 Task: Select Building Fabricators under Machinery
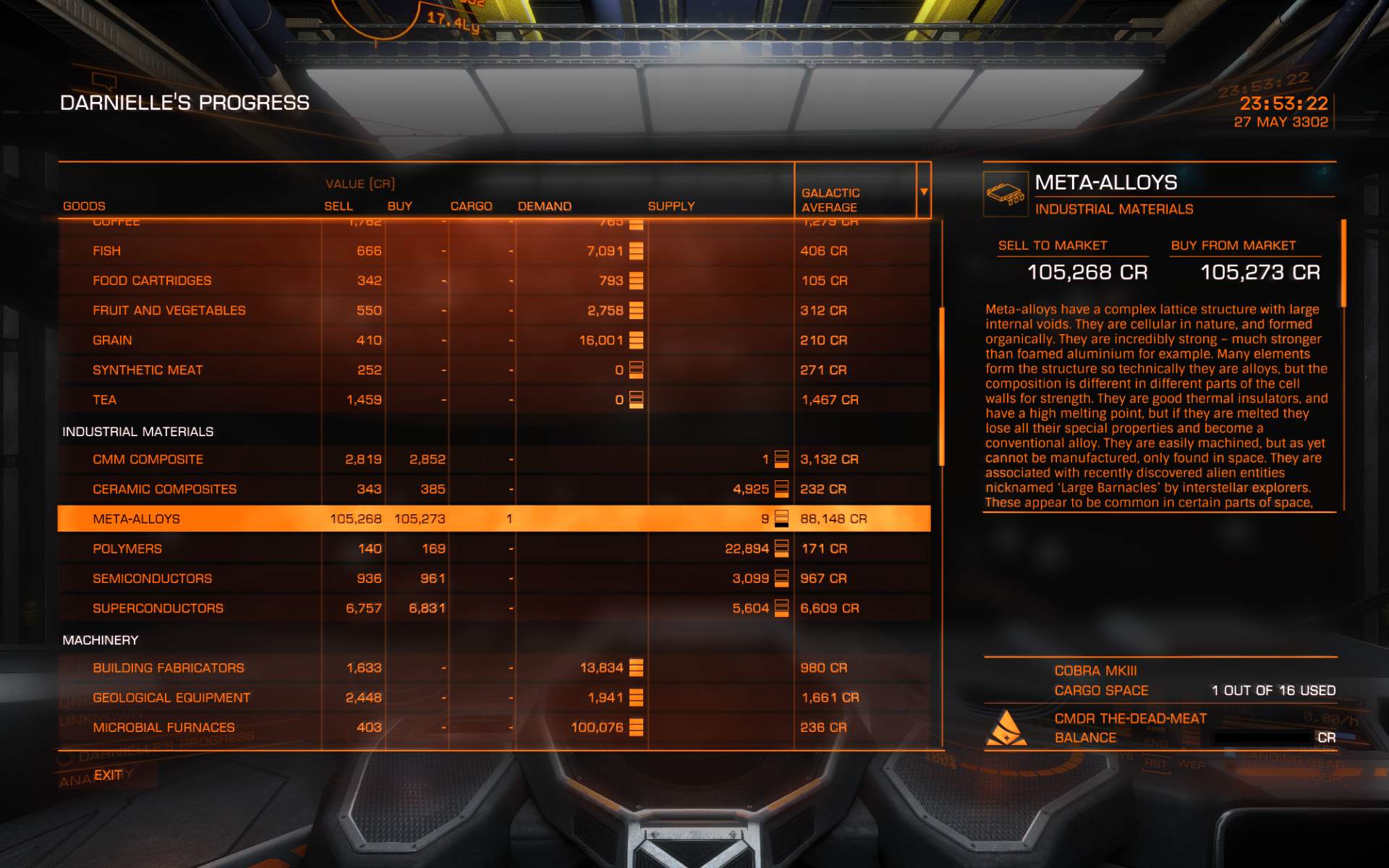tap(168, 668)
